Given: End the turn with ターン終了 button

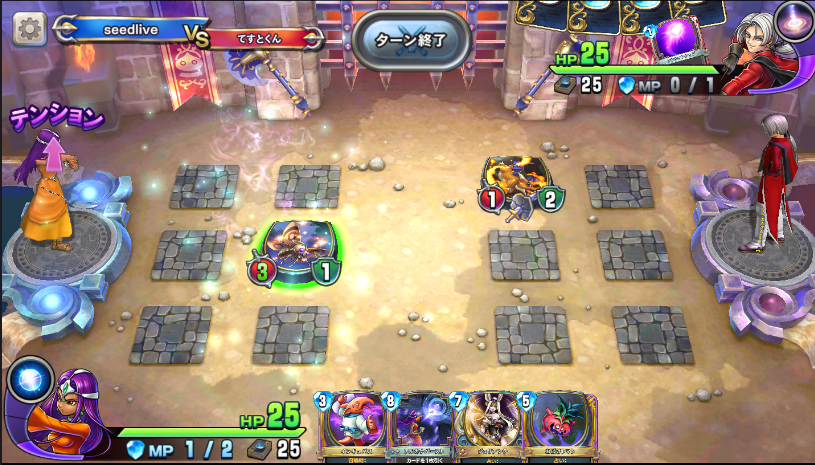Looking at the screenshot, I should click(x=409, y=40).
